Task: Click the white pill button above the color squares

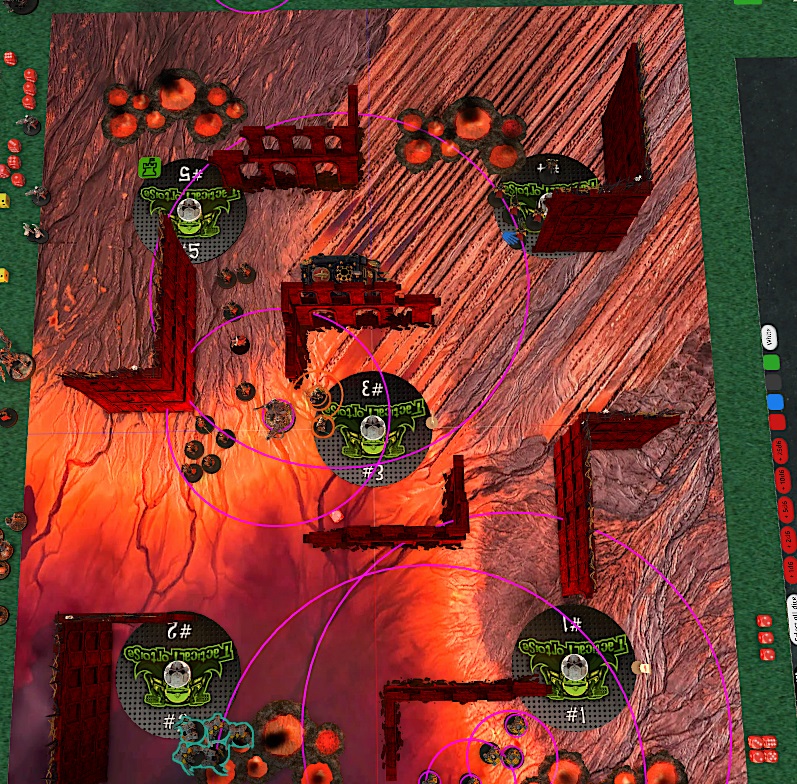Action: pyautogui.click(x=770, y=336)
